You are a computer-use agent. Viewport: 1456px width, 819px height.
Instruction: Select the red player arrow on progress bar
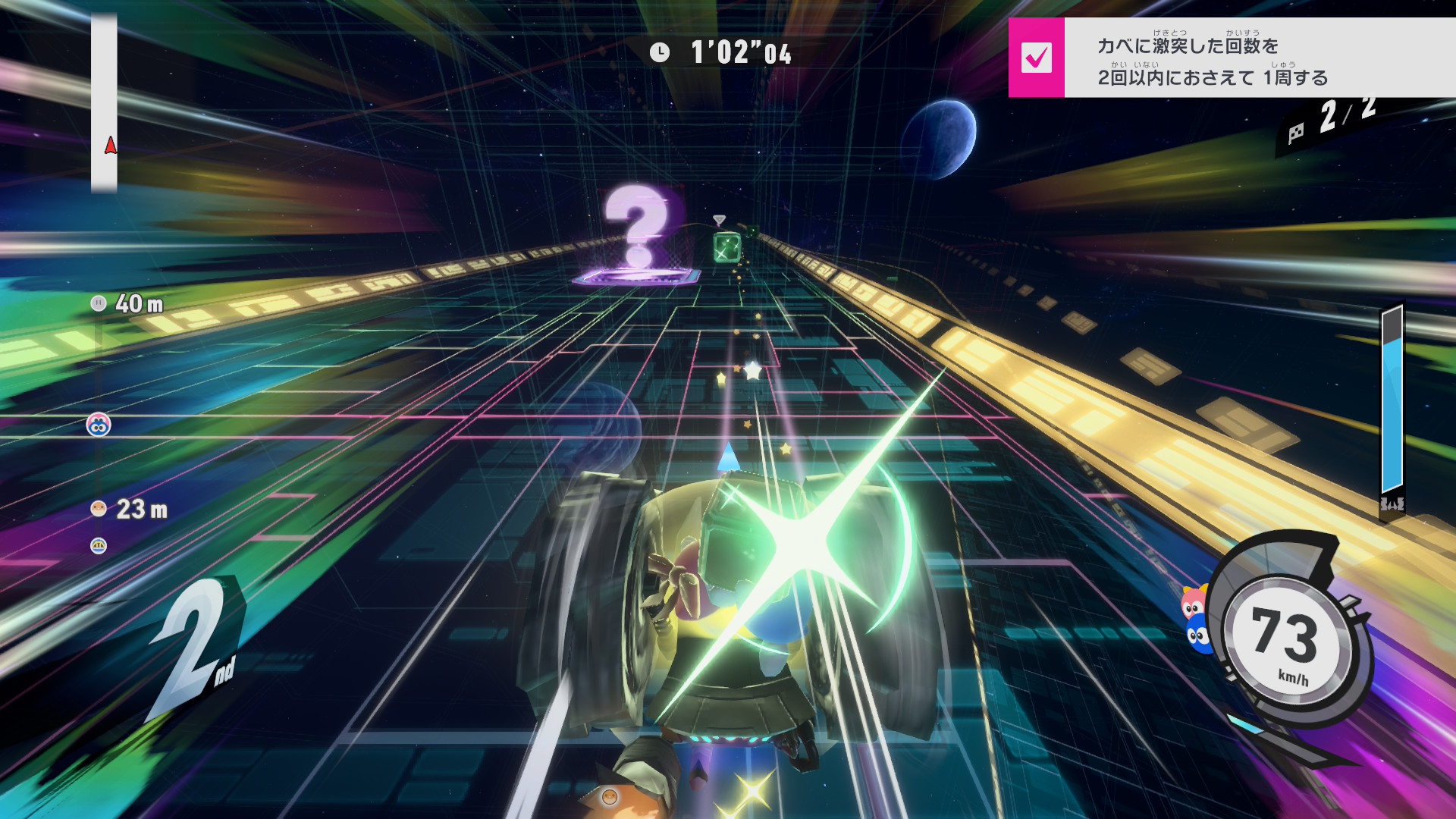click(111, 145)
